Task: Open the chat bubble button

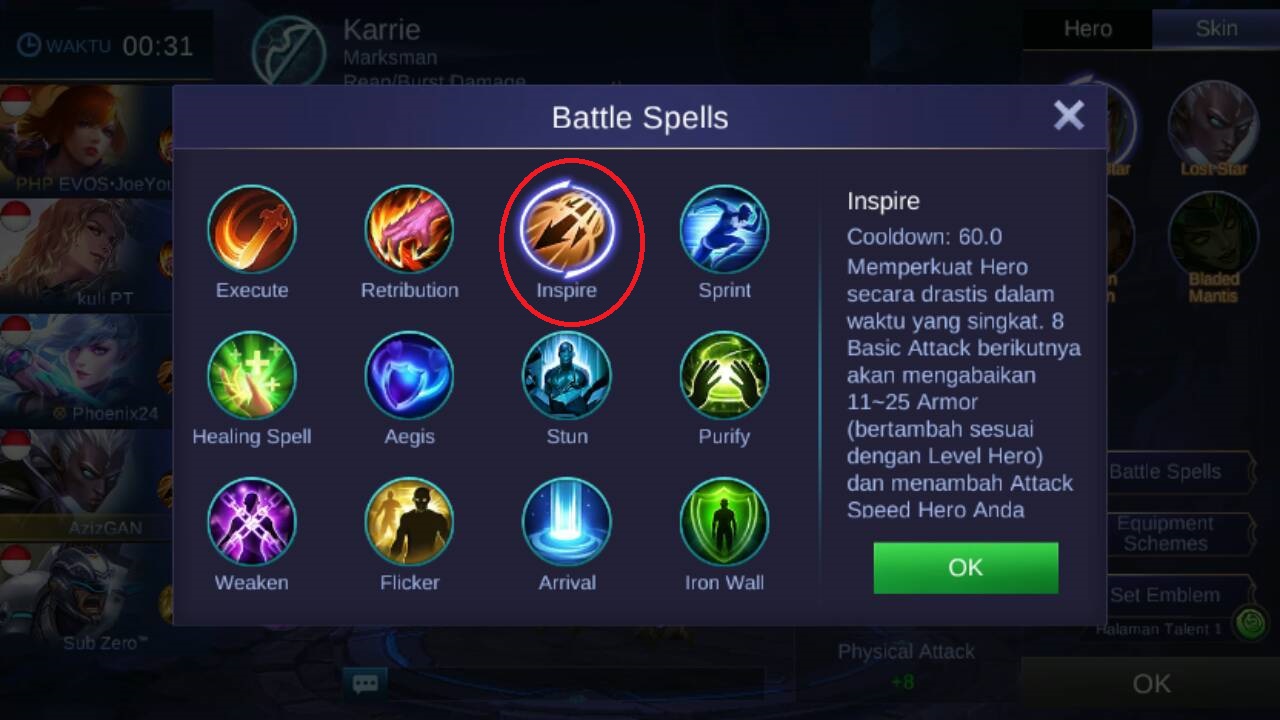Action: tap(365, 684)
